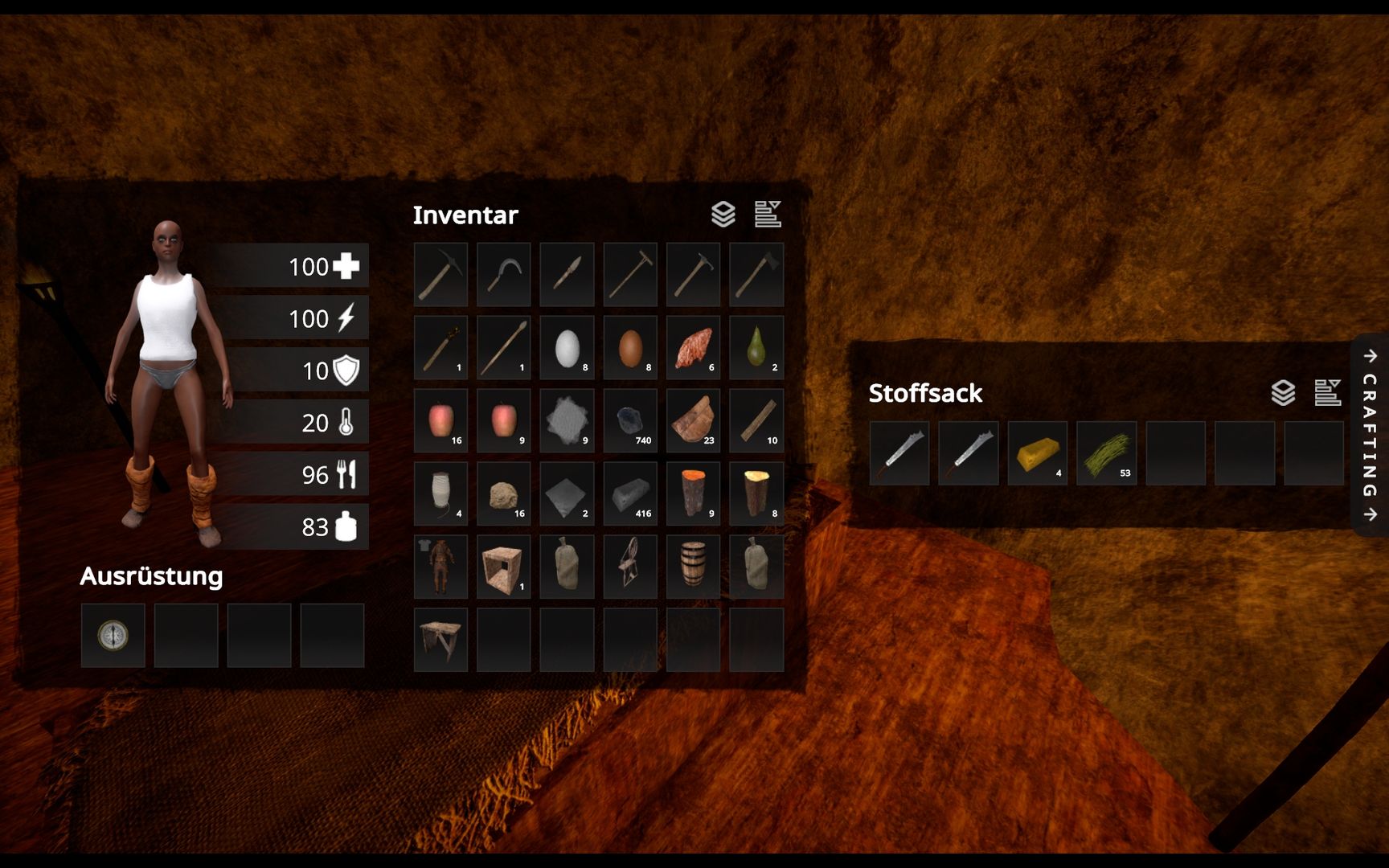Choose the wooden barrel item
This screenshot has height=868, width=1389.
pyautogui.click(x=693, y=566)
